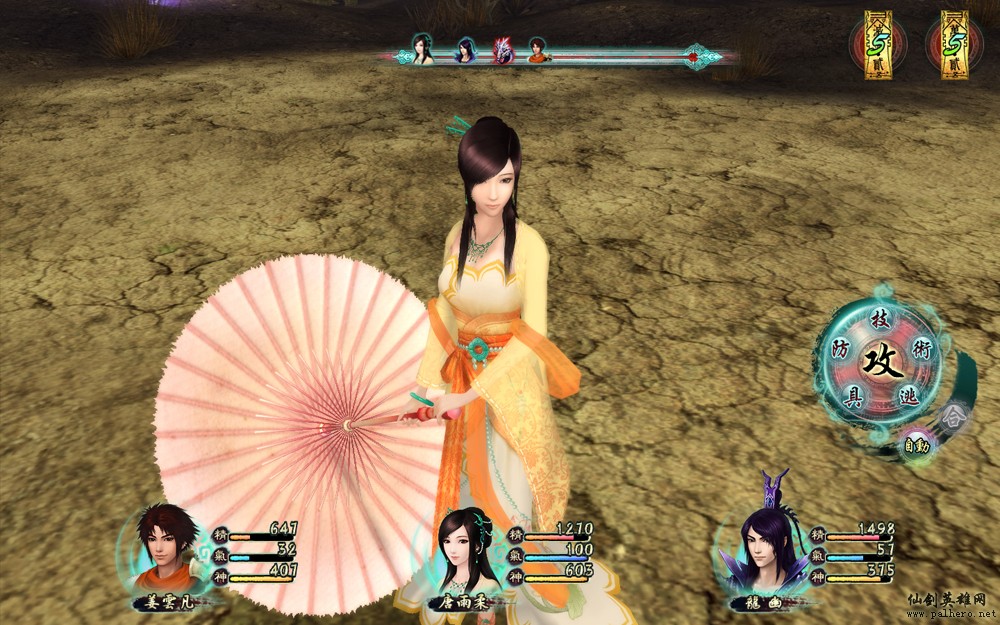Toggle 自動 auto battle

pyautogui.click(x=916, y=445)
